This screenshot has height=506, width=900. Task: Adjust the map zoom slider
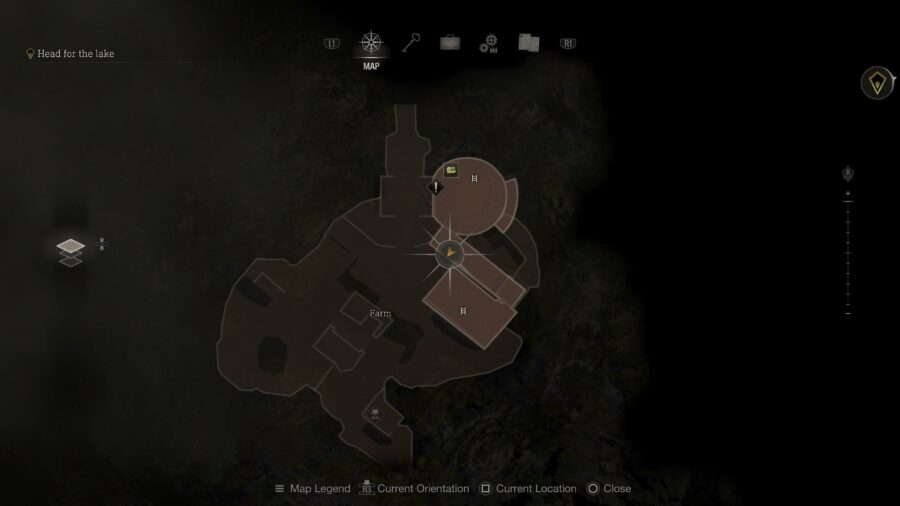(x=848, y=254)
